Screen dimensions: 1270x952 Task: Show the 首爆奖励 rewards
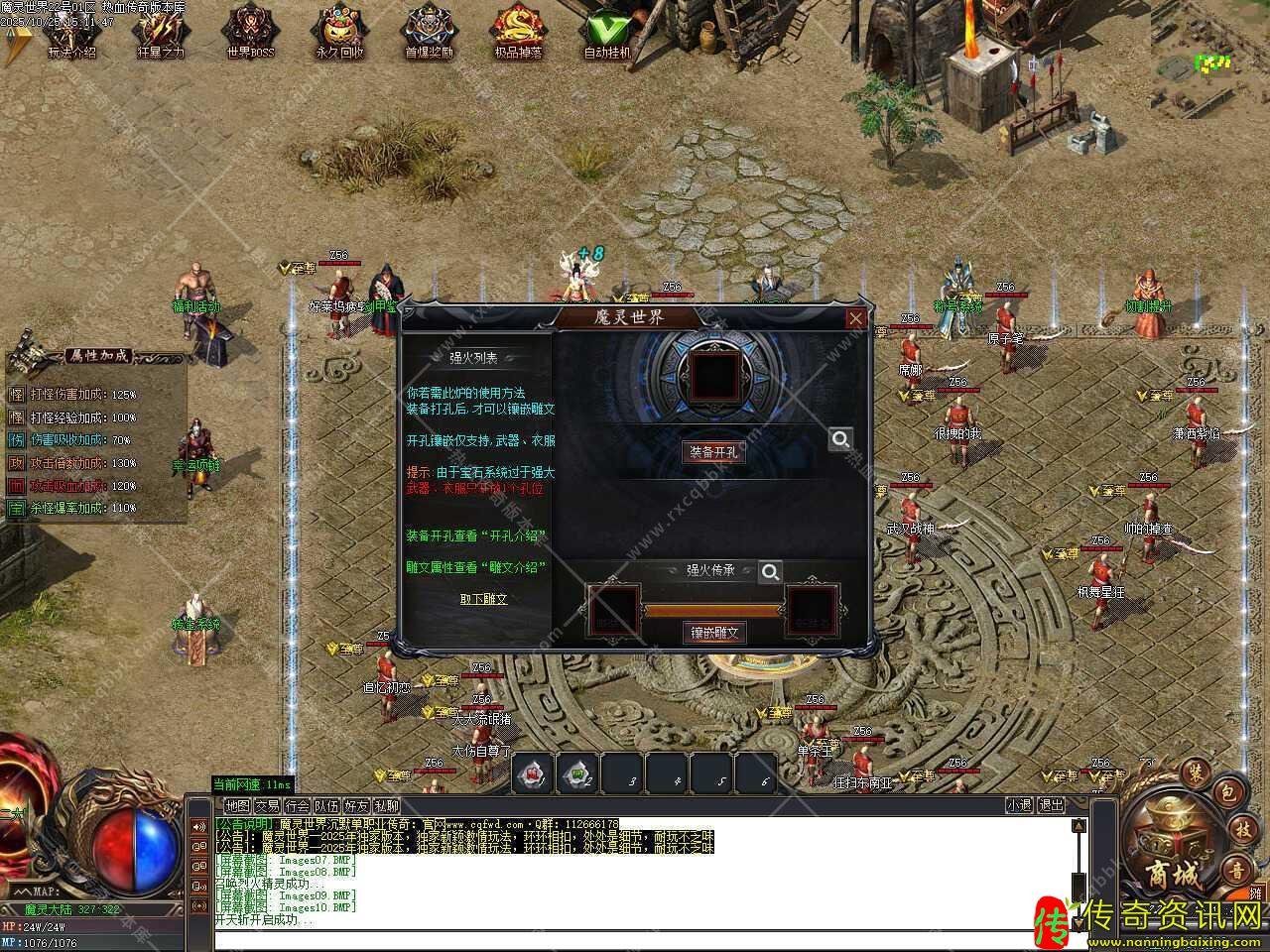[429, 33]
